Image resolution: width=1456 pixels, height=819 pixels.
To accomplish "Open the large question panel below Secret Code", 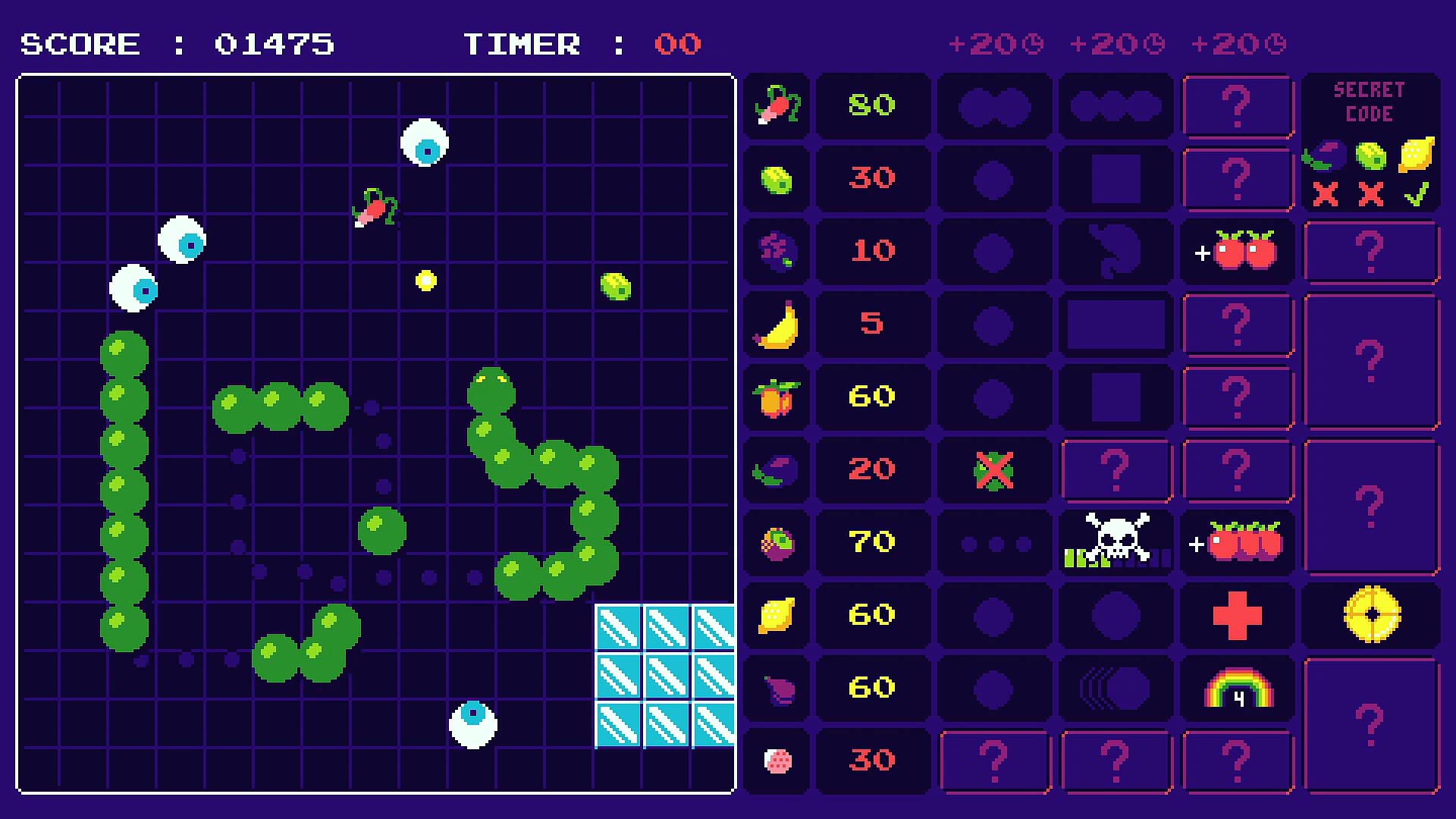I will pos(1370,250).
